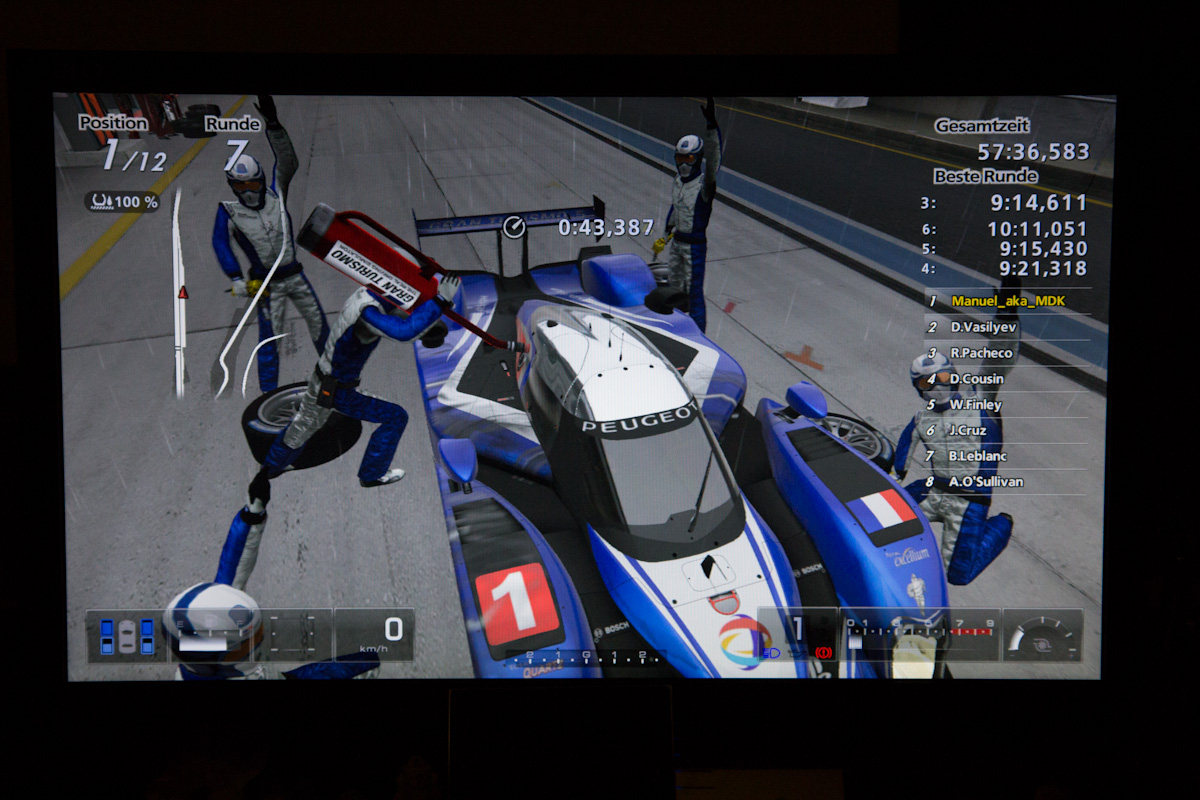Image resolution: width=1200 pixels, height=800 pixels.
Task: Click the stopwatch icon by the lap timer
Action: coord(514,227)
